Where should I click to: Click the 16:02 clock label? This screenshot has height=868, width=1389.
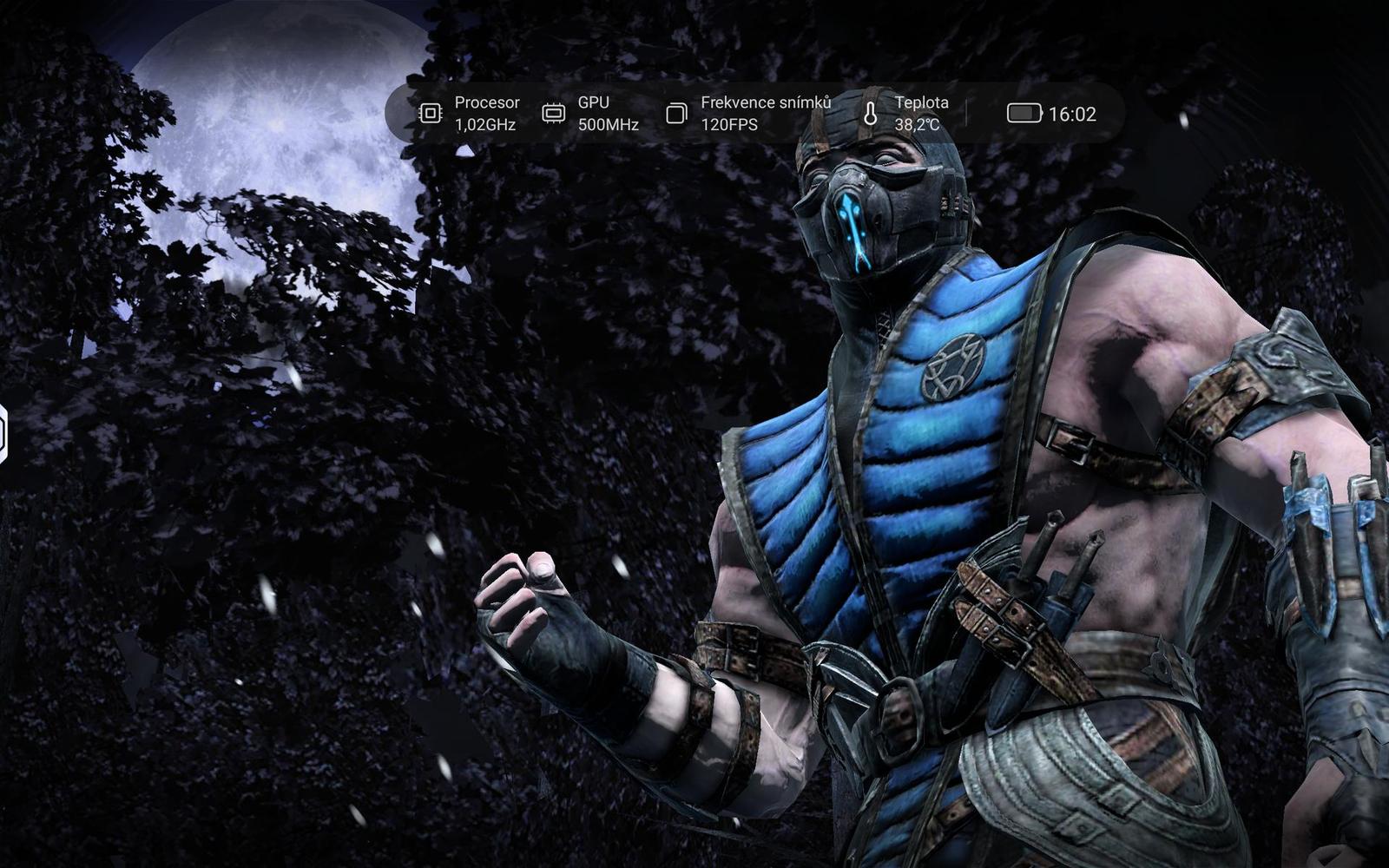click(x=1071, y=111)
